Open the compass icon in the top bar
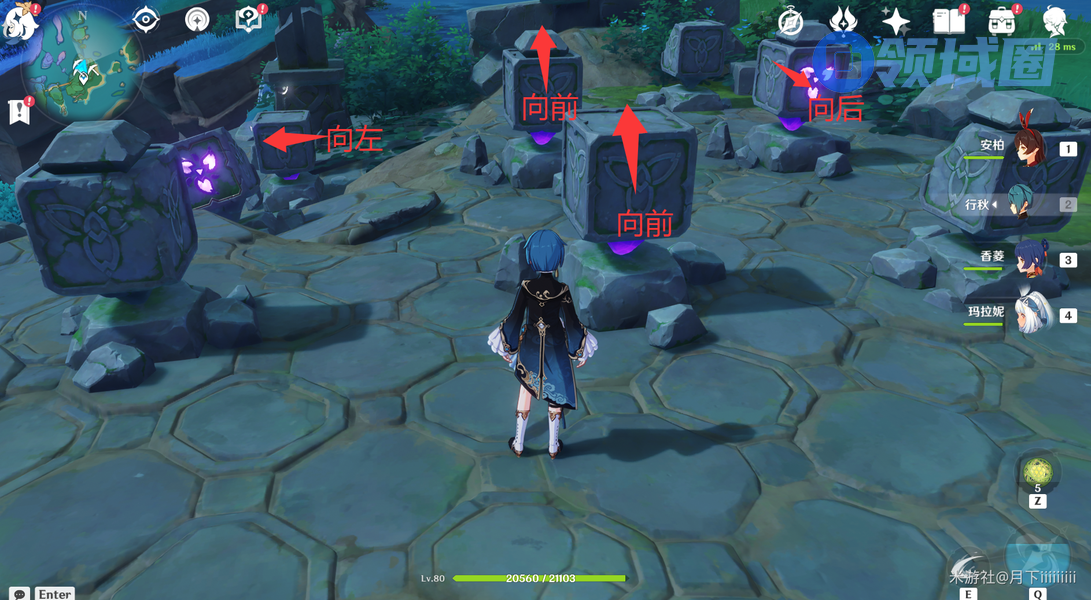1091x600 pixels. tap(792, 20)
